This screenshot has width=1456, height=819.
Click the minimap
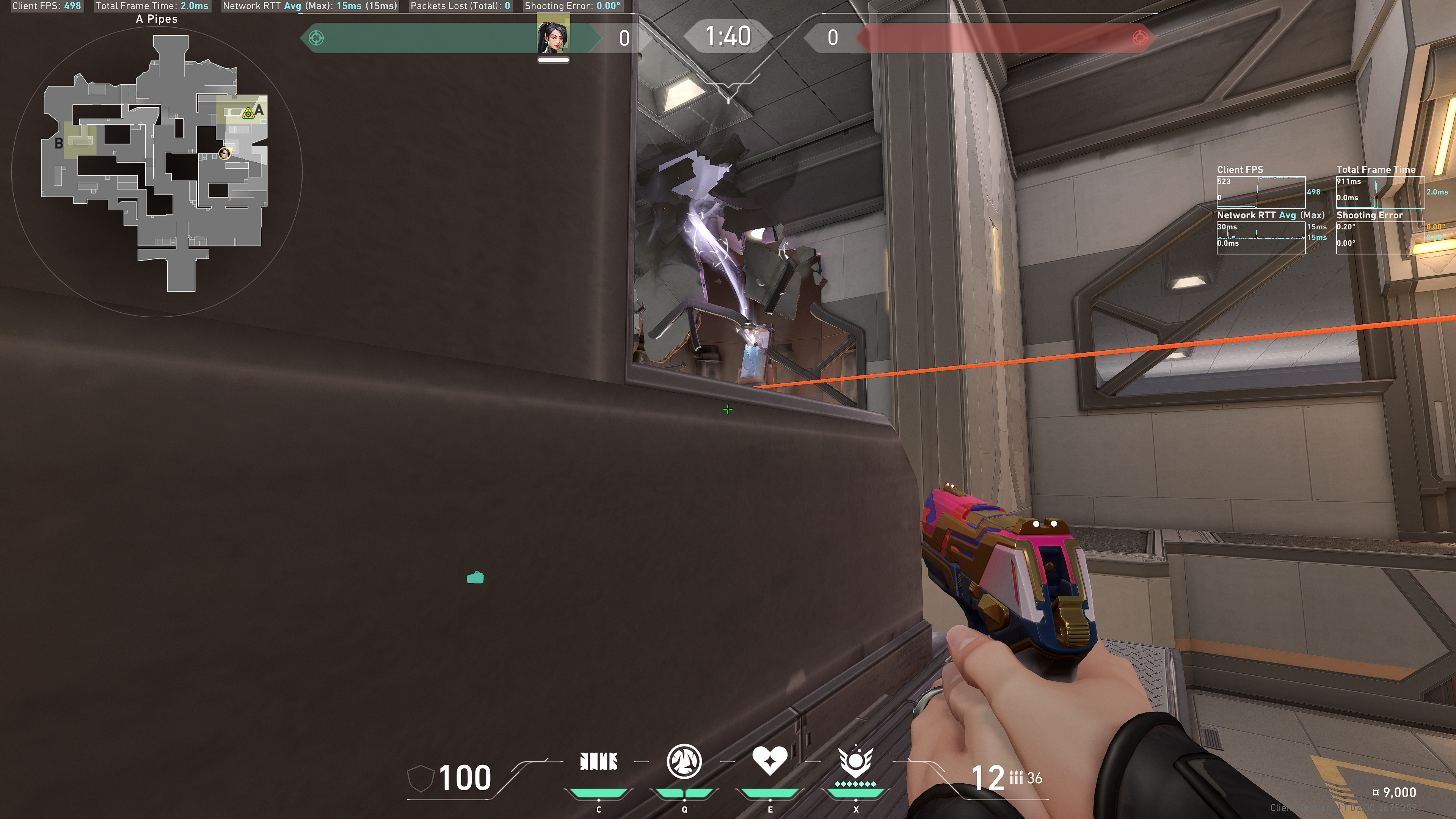click(x=157, y=169)
